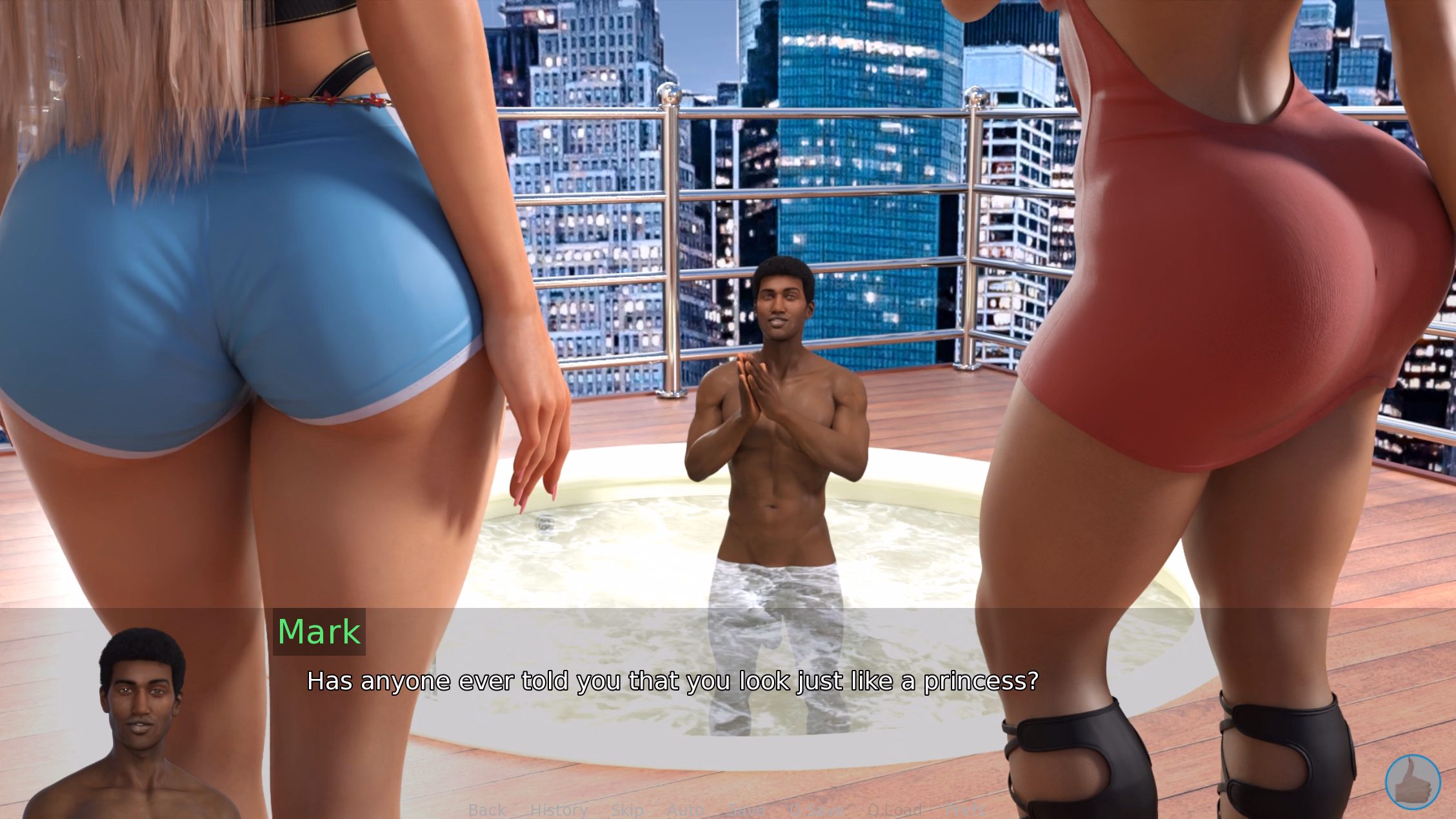
Task: Quick save with Q.Save
Action: [x=816, y=810]
